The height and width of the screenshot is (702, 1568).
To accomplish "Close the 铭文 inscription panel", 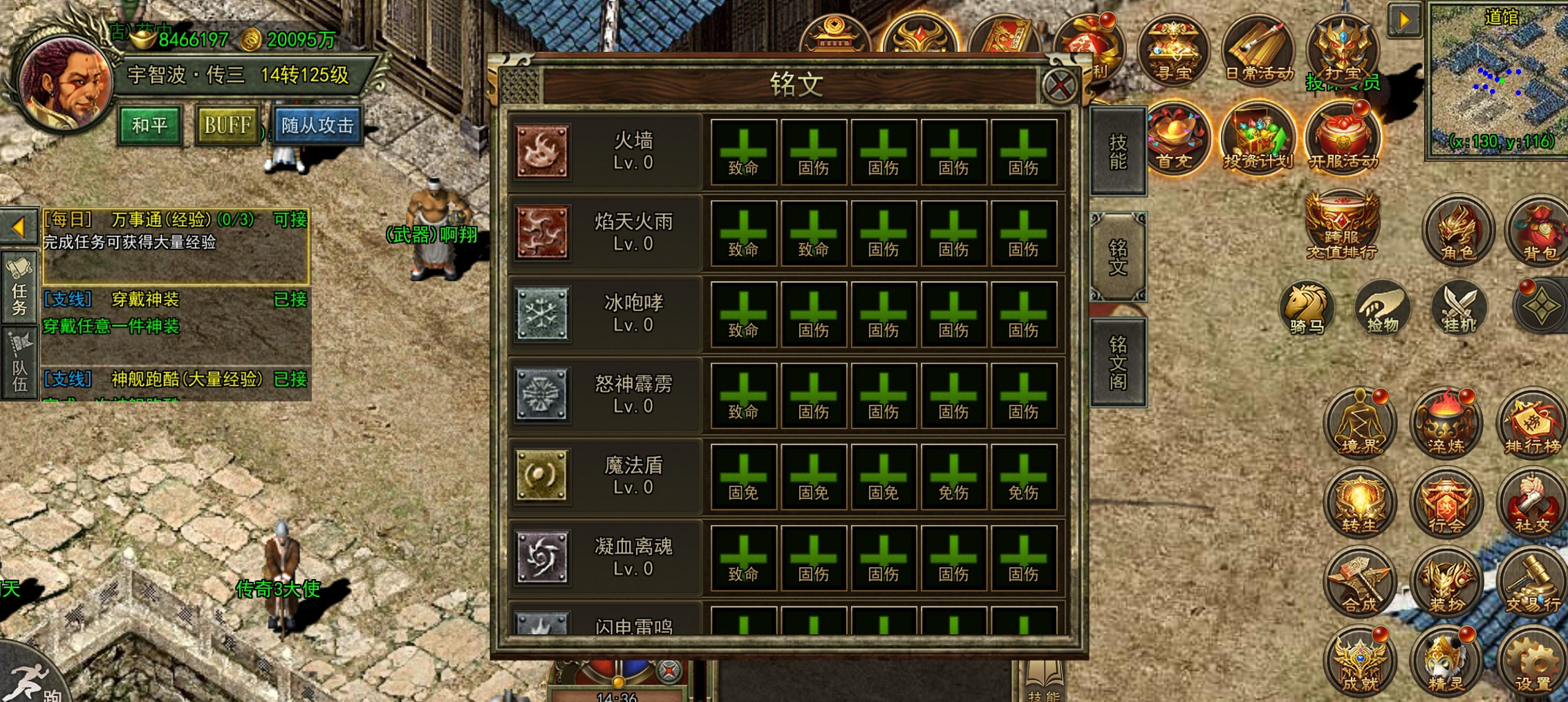I will coord(1059,86).
